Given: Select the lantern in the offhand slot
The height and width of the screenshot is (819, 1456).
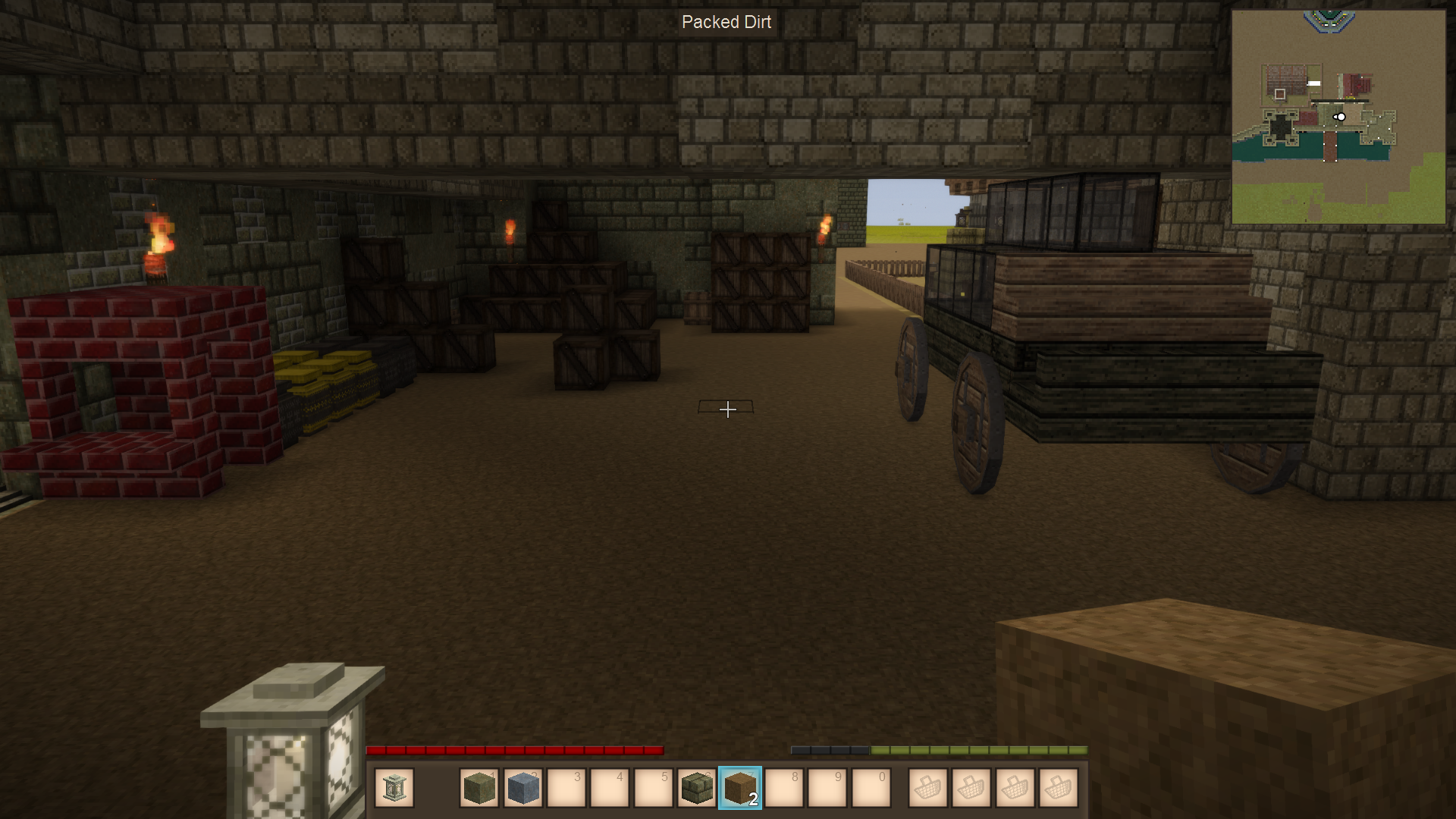Looking at the screenshot, I should [x=394, y=788].
